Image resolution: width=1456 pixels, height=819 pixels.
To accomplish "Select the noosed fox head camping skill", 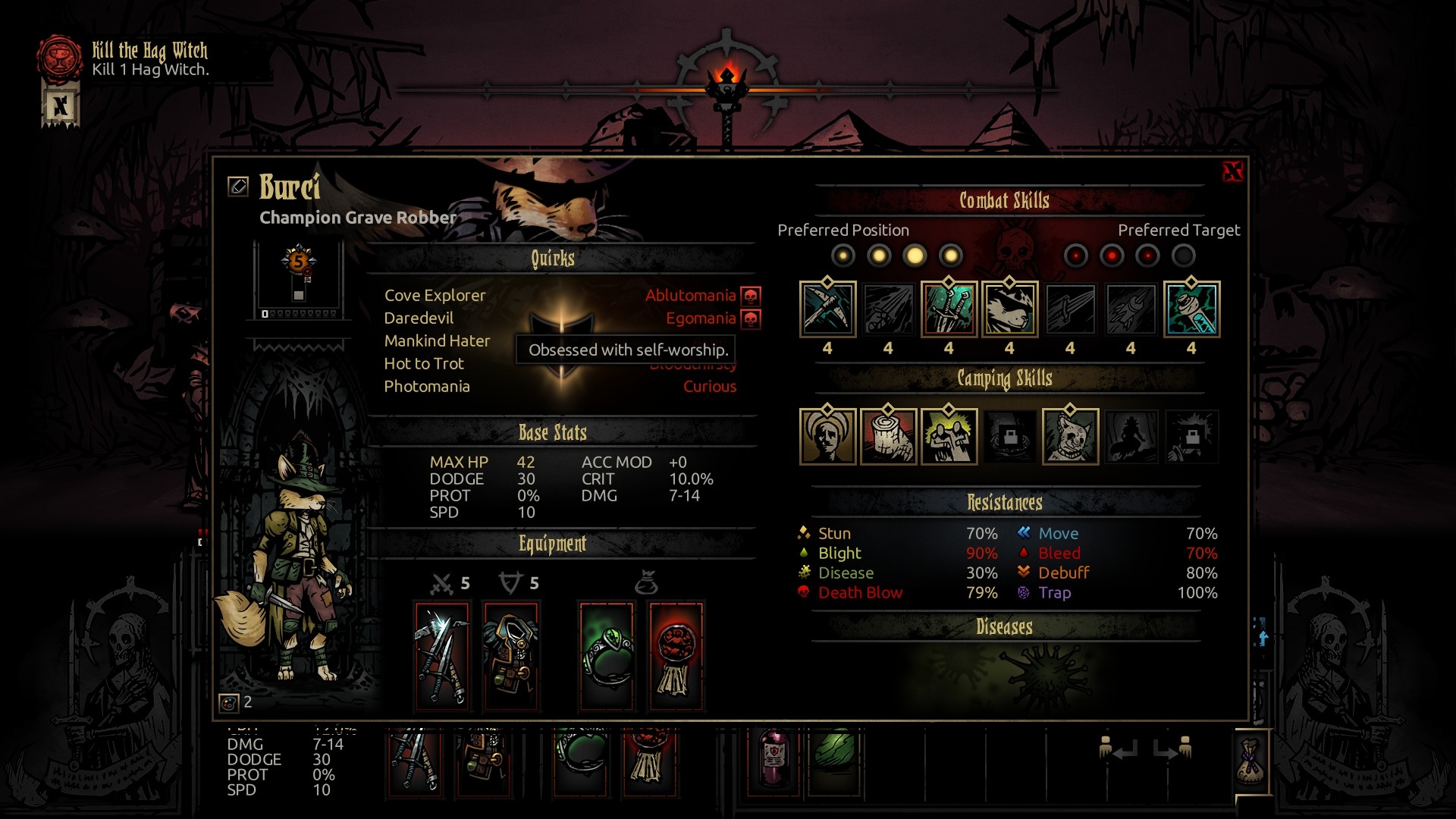I will (x=1070, y=437).
